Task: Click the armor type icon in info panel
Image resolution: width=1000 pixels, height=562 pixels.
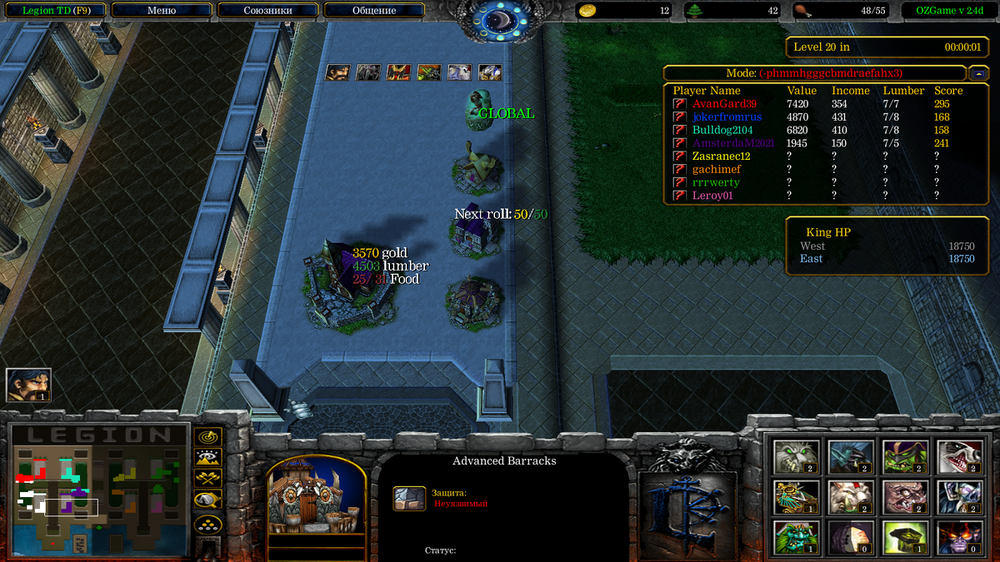Action: coord(409,498)
